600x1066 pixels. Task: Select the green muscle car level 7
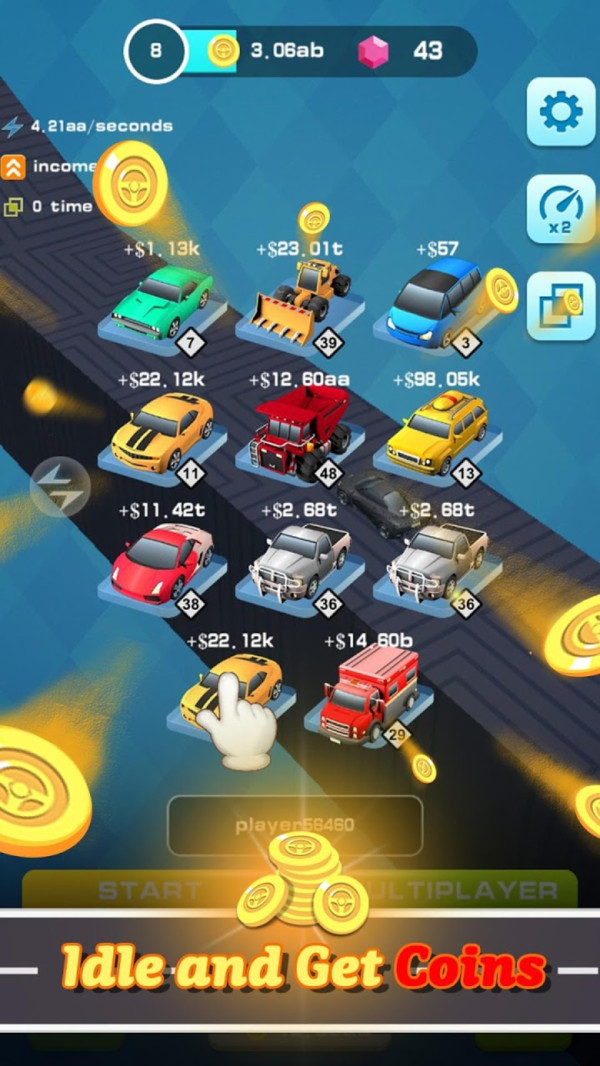point(160,301)
